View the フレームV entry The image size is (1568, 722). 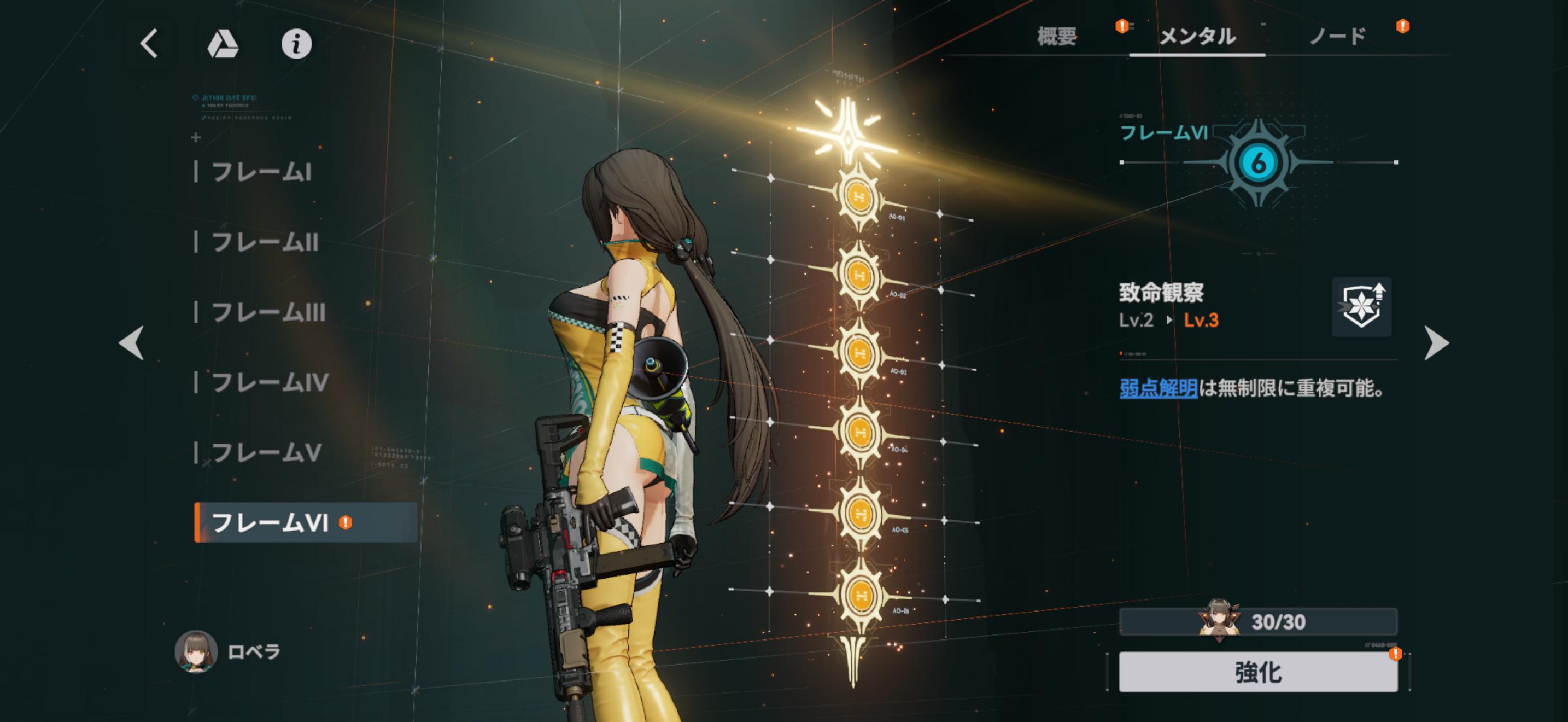tap(266, 452)
